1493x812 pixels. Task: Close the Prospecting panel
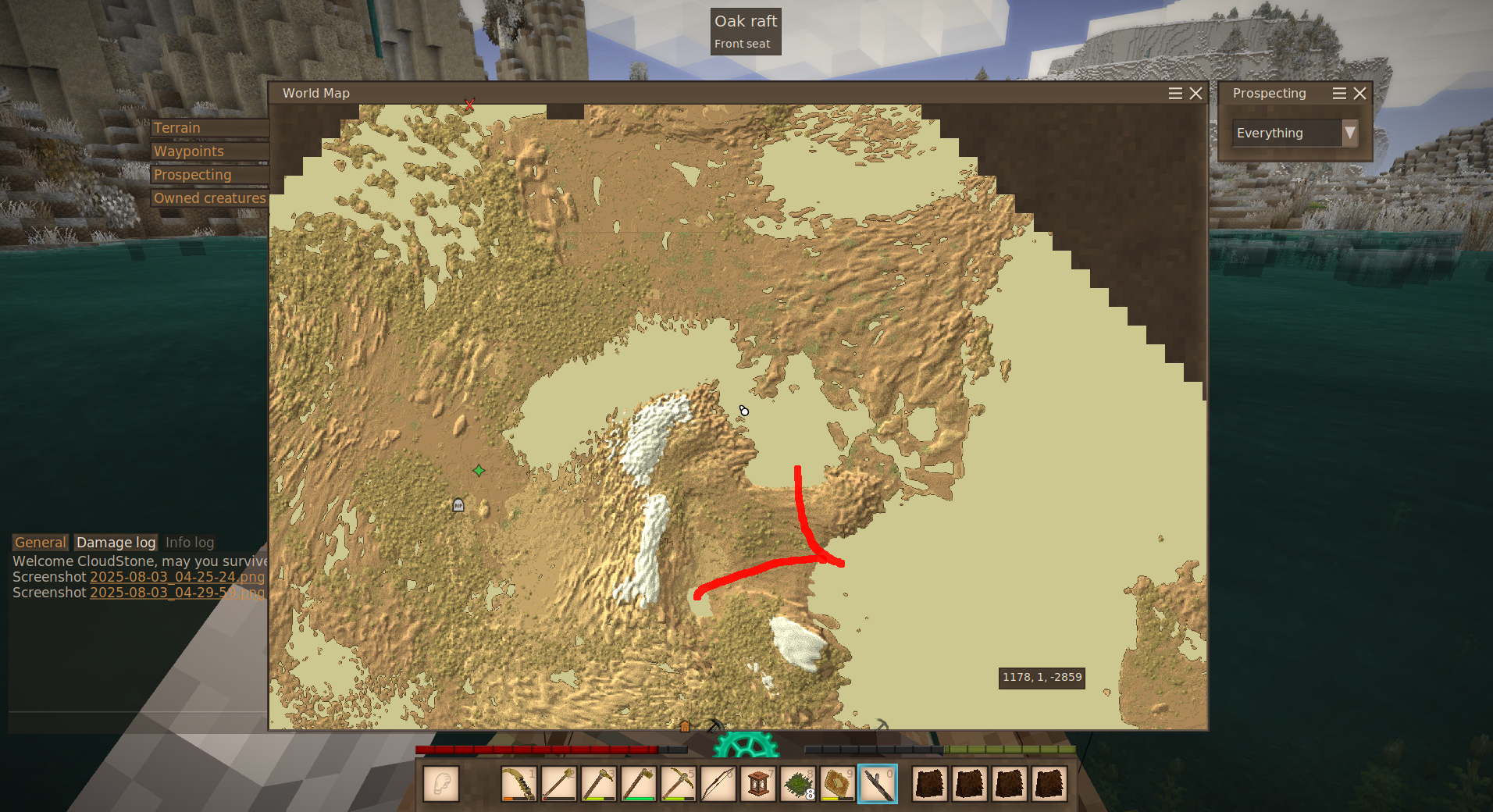coord(1359,94)
